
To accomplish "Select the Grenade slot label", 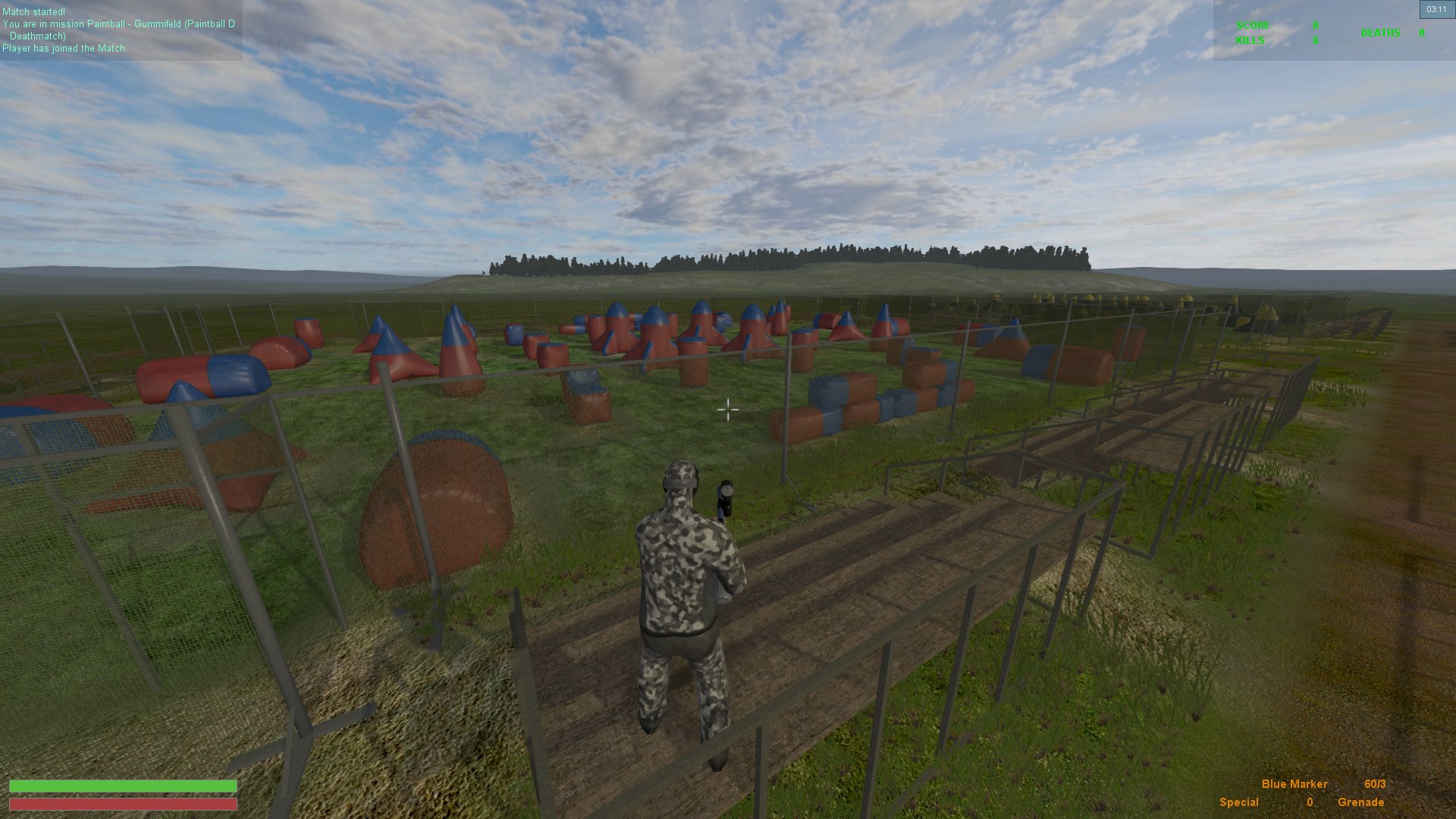I will pos(1360,802).
